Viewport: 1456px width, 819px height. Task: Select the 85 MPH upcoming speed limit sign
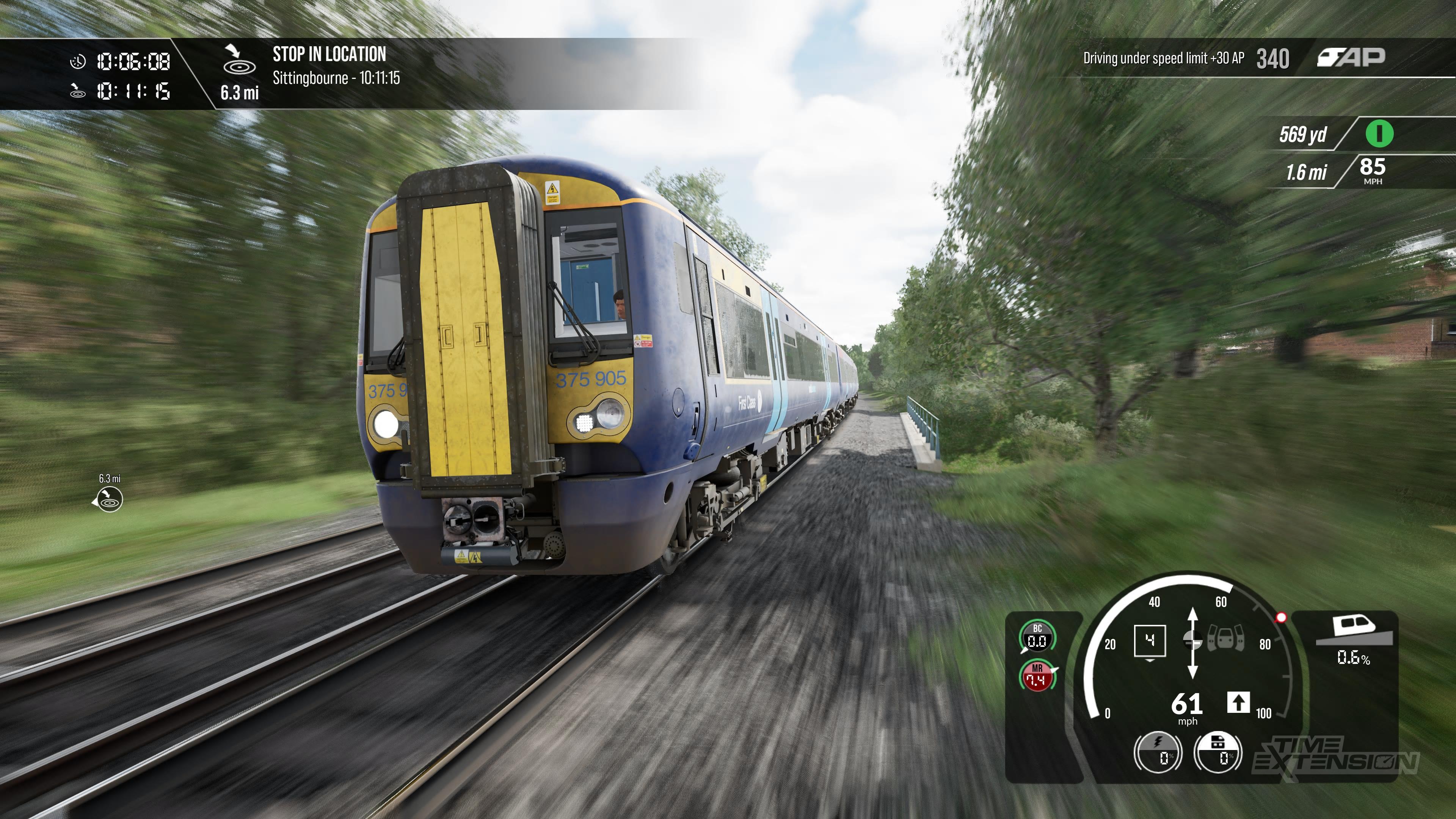click(x=1372, y=170)
